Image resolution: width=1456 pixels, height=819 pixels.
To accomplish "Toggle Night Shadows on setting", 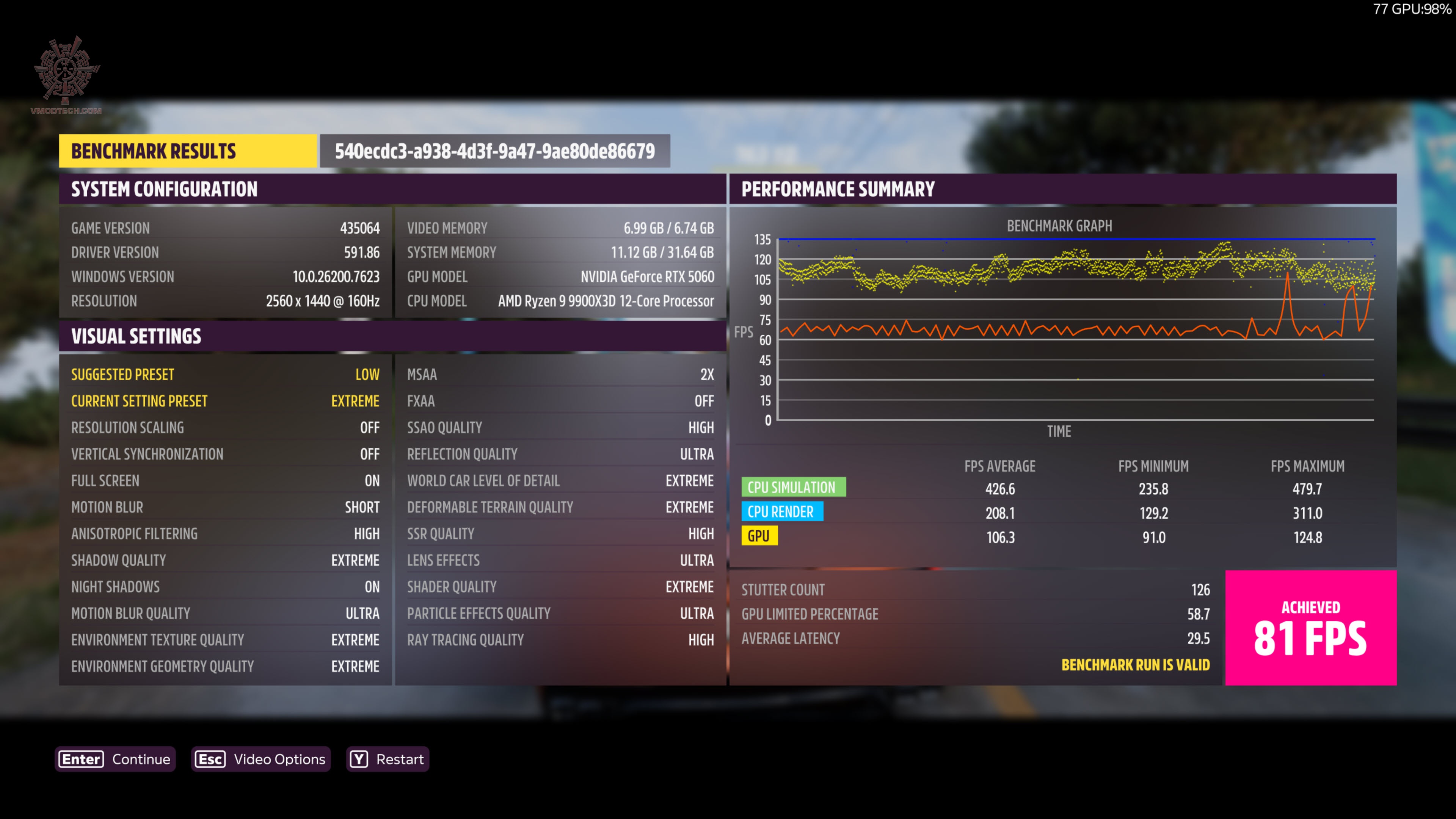I will coord(226,587).
